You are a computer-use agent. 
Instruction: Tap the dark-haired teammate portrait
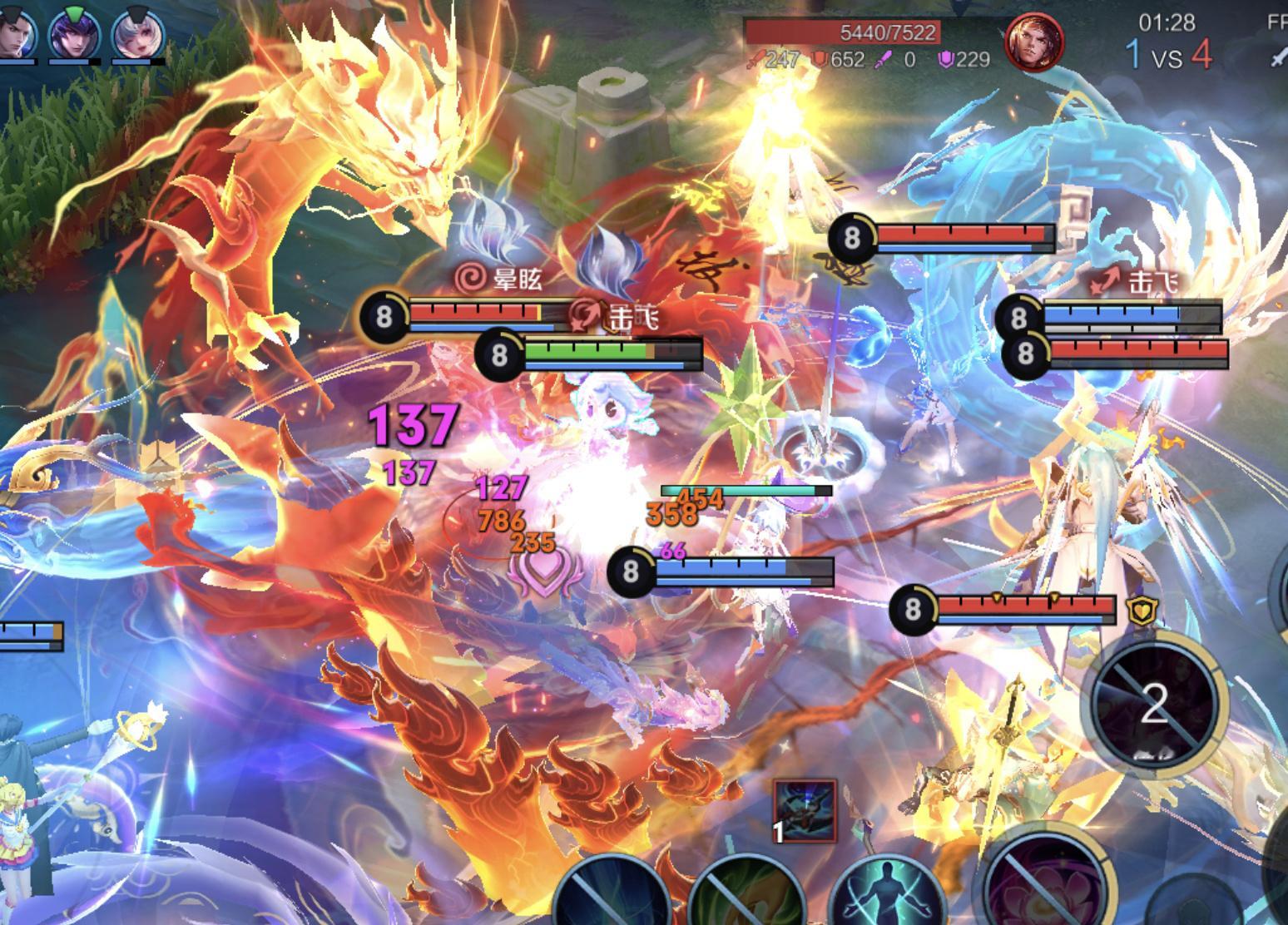[15, 33]
